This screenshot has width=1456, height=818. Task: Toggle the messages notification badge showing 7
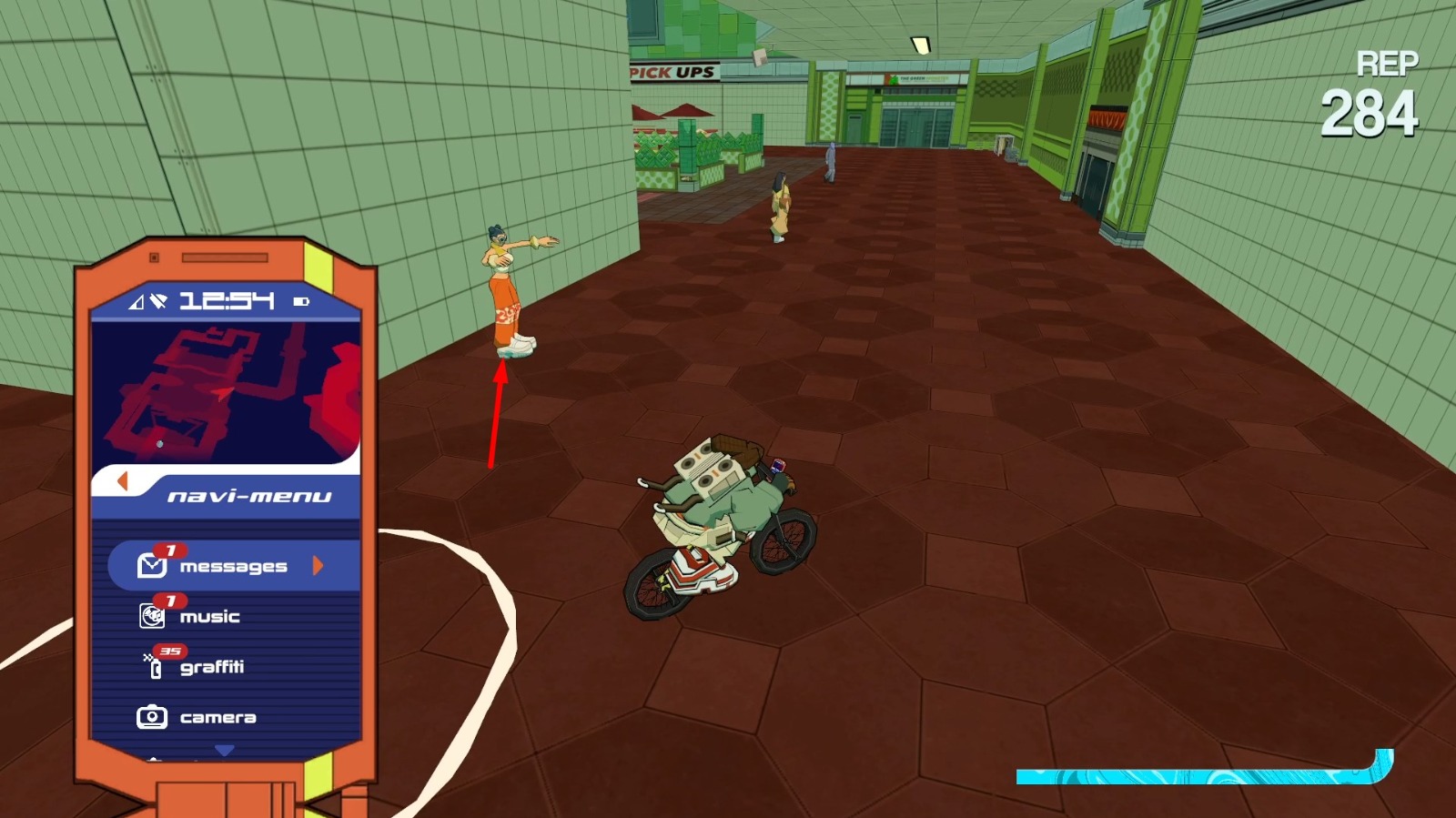169,550
